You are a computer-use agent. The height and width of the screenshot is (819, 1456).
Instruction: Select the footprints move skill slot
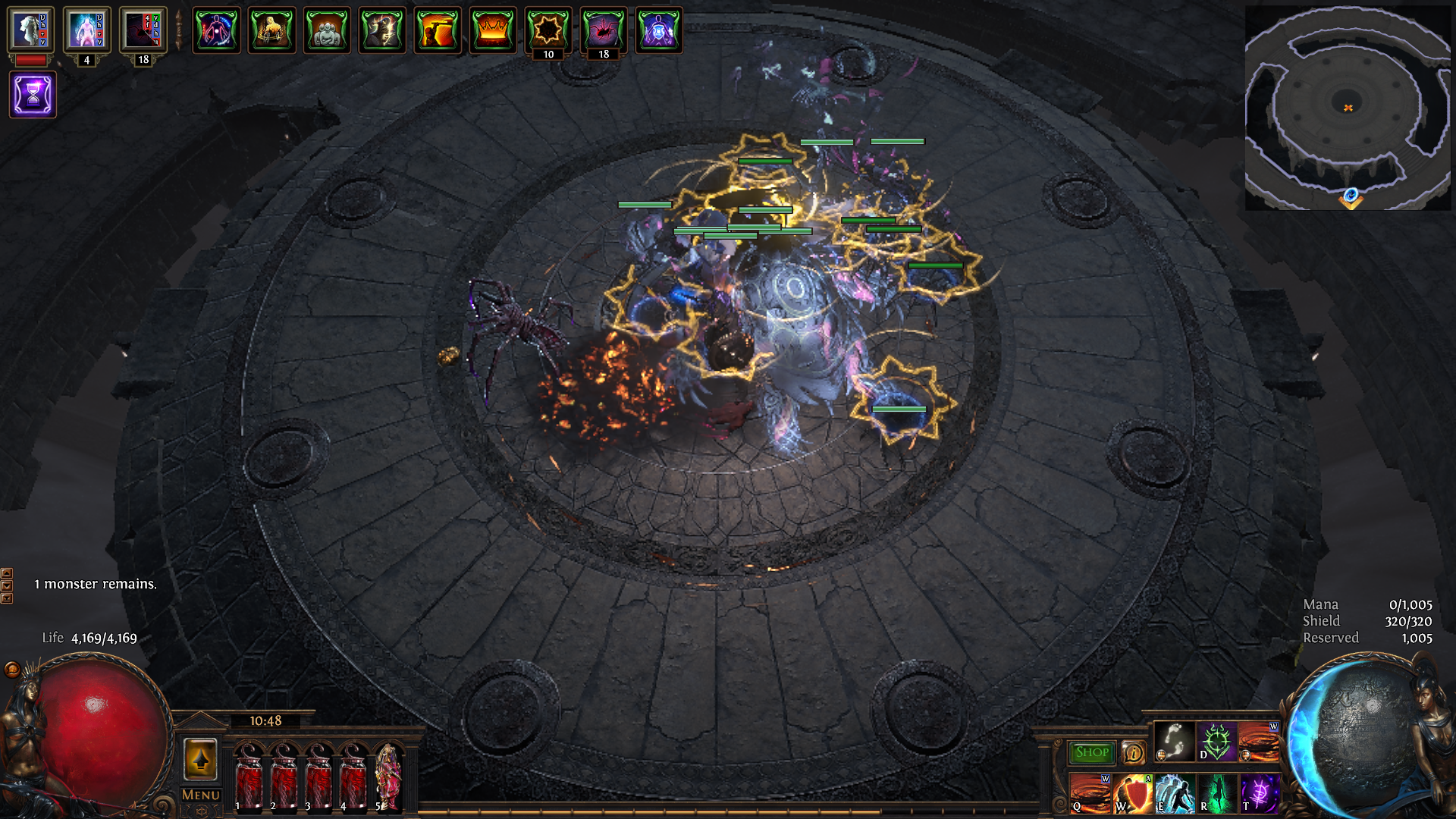click(x=1173, y=741)
